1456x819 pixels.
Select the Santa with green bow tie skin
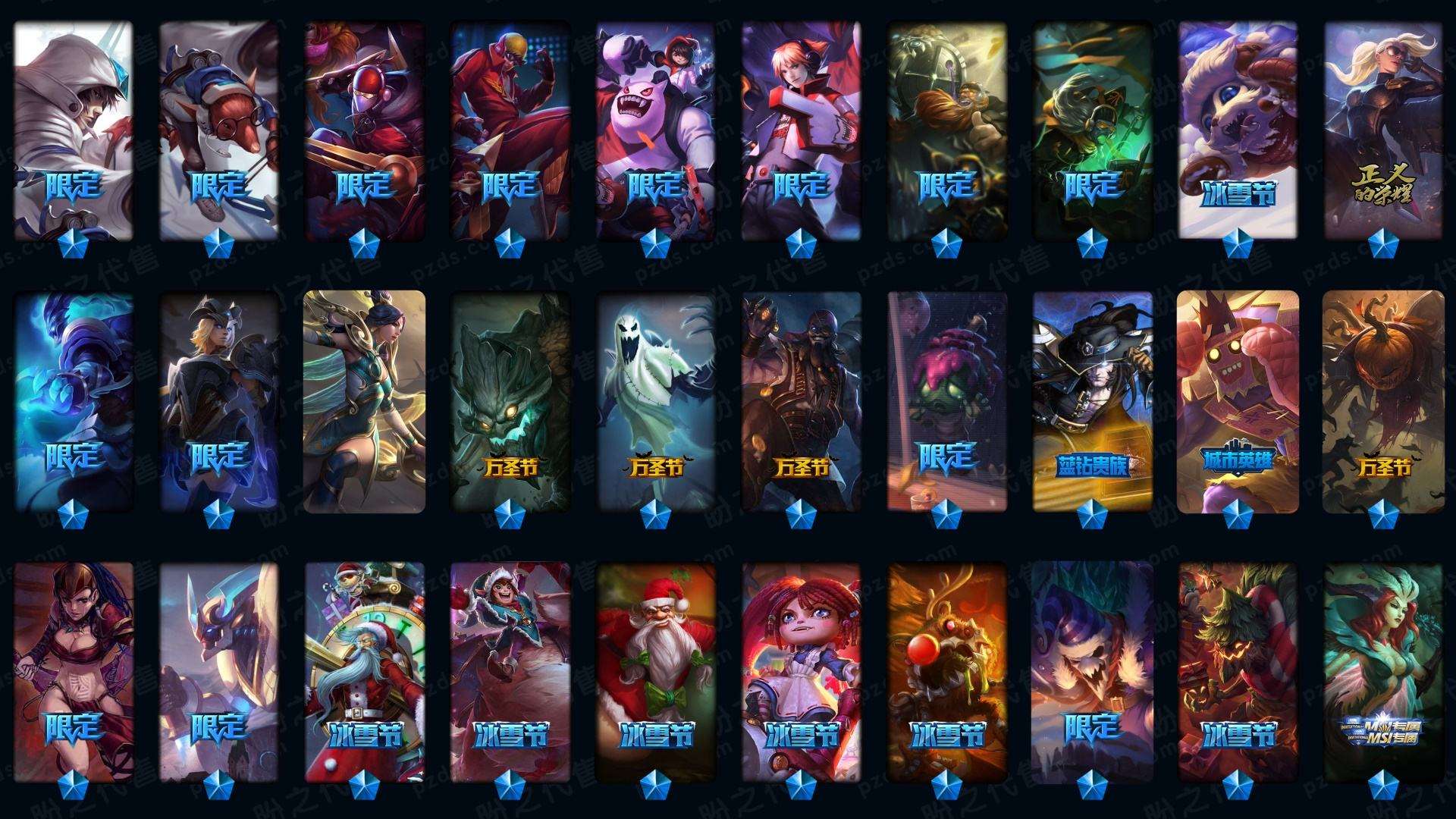(655, 671)
